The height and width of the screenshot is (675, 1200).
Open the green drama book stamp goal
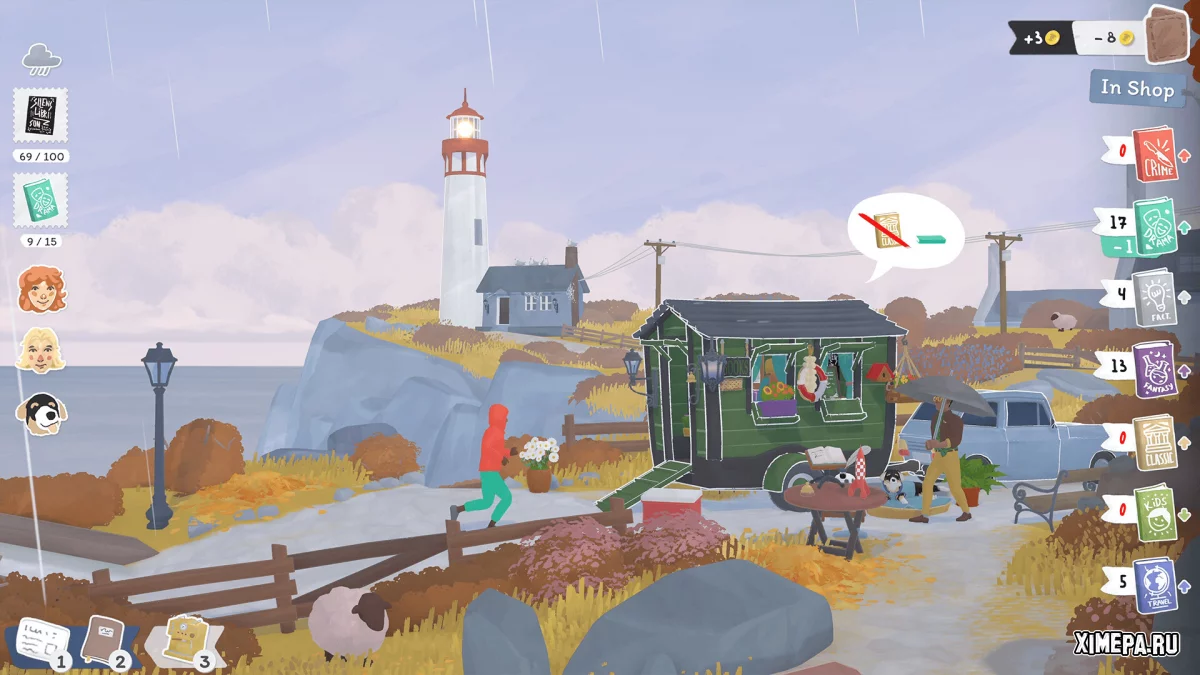[x=41, y=200]
